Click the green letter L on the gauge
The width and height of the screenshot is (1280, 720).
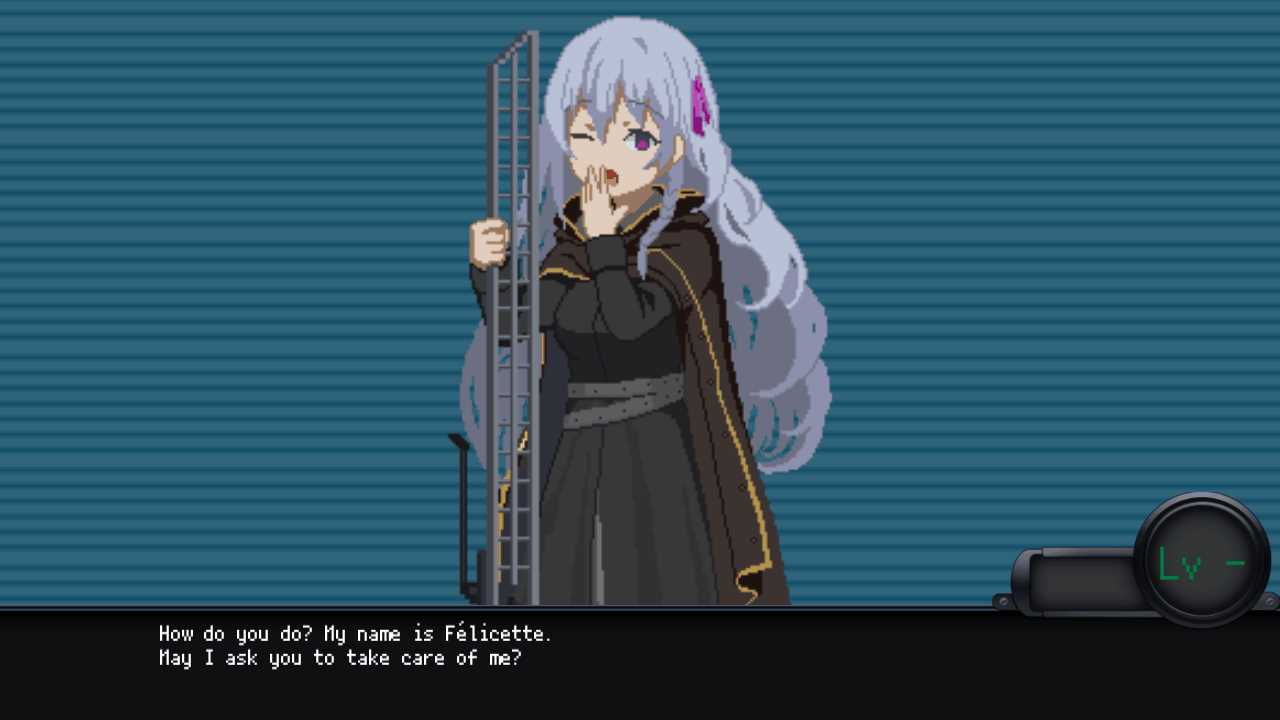(1166, 563)
